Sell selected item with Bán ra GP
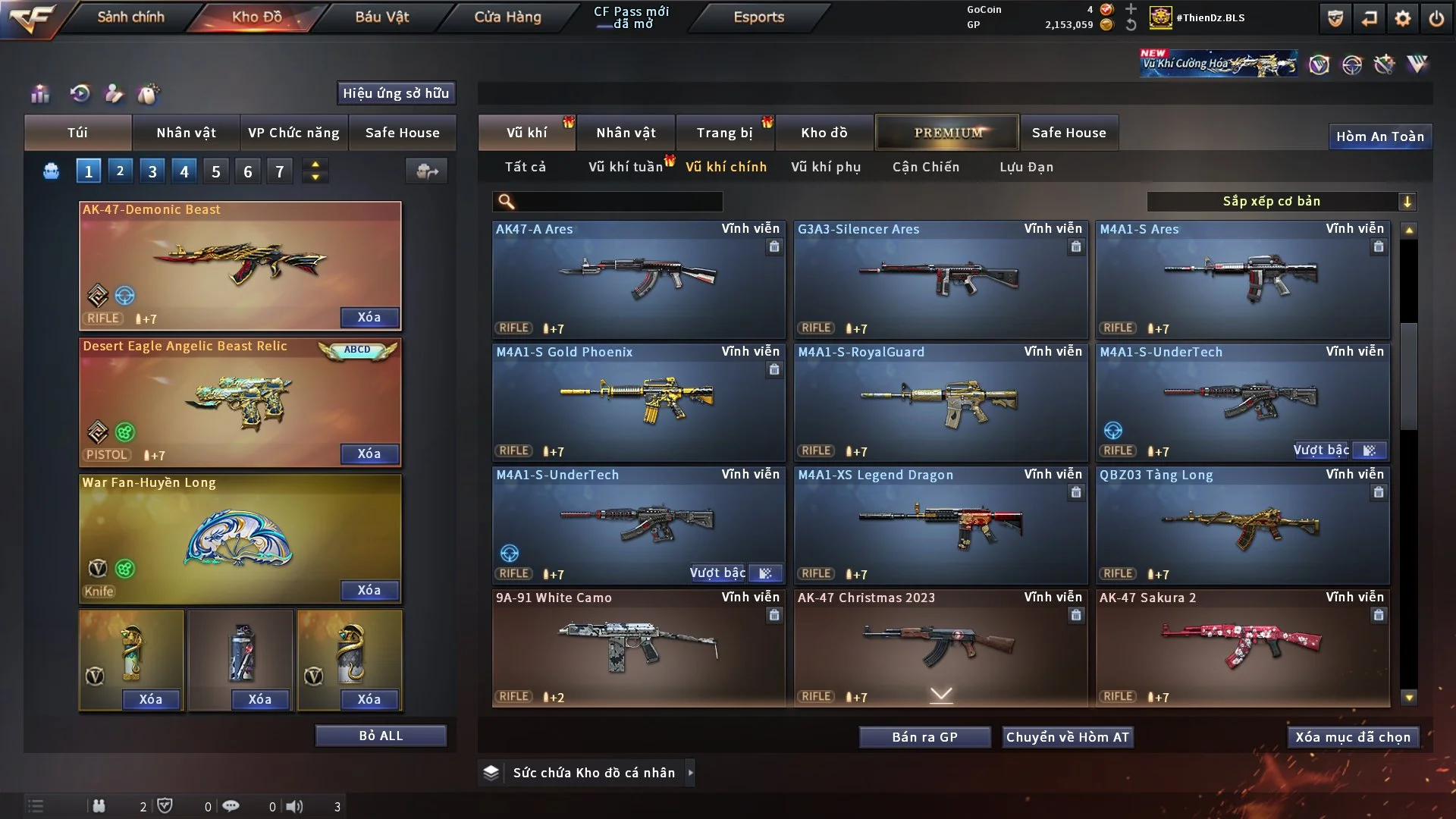Screen dimensions: 1456x819 tap(924, 737)
